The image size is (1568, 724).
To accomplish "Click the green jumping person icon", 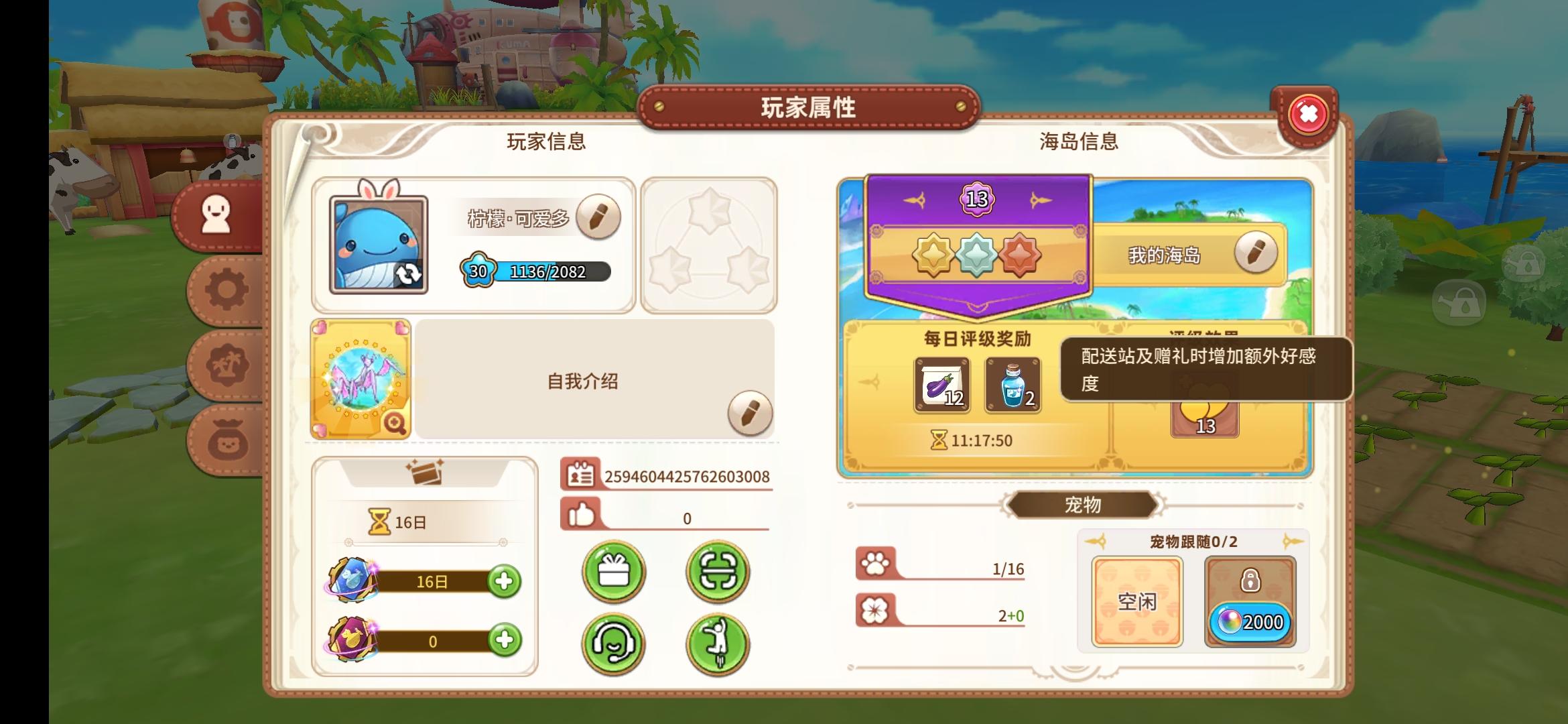I will pos(717,645).
